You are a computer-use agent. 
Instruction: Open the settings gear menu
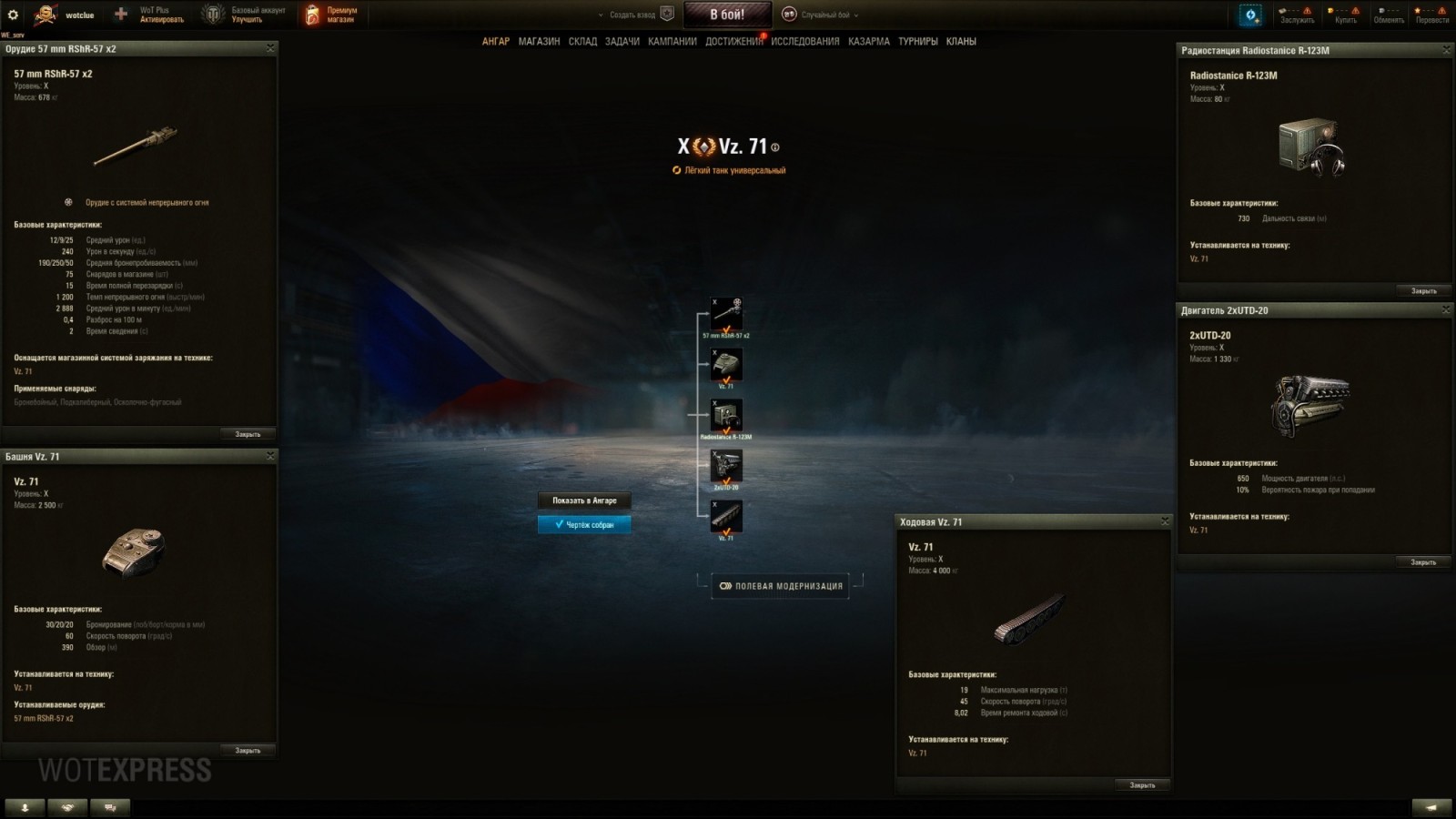pos(13,13)
